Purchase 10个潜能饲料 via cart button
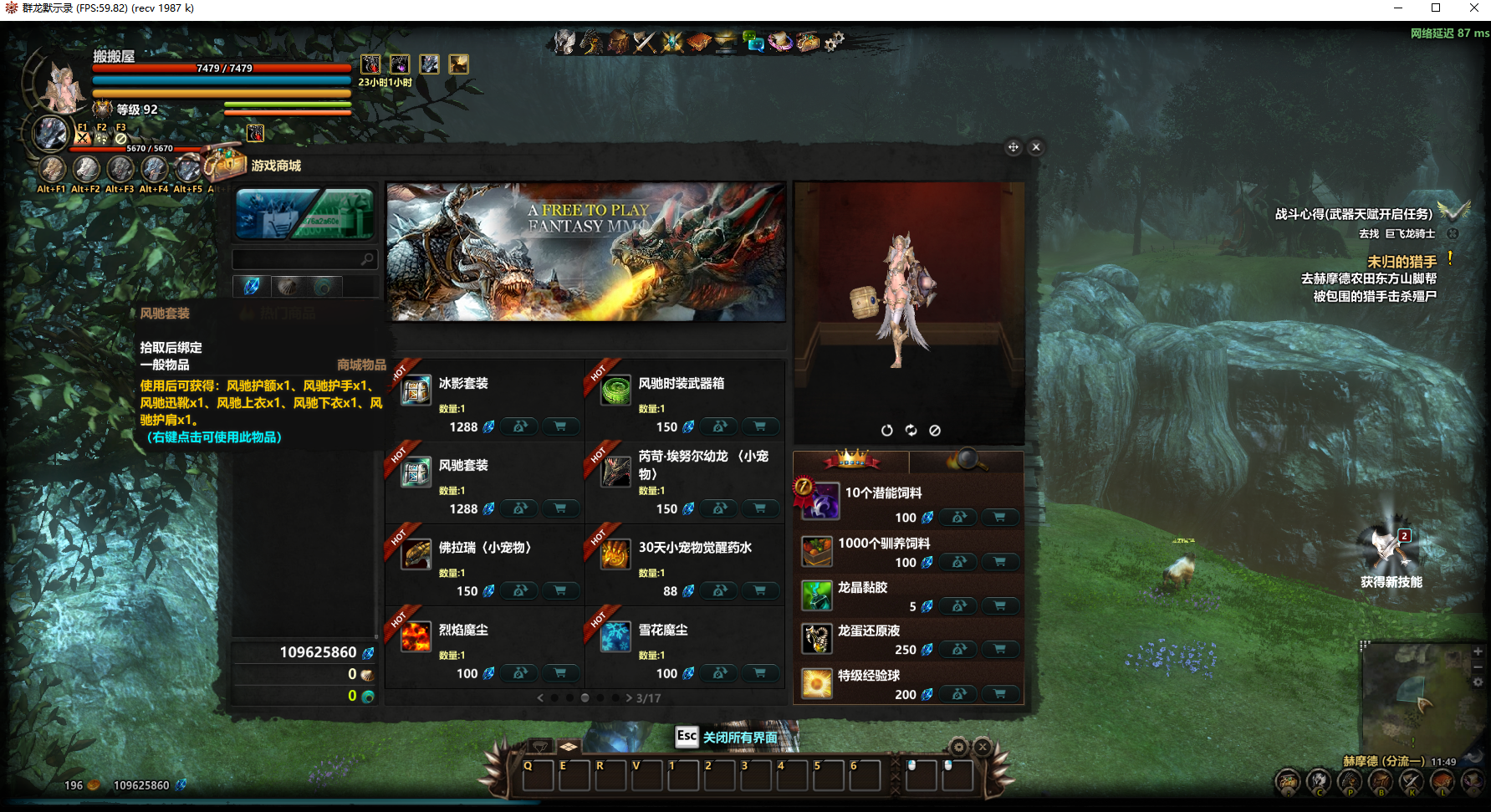This screenshot has width=1491, height=812. click(x=999, y=518)
